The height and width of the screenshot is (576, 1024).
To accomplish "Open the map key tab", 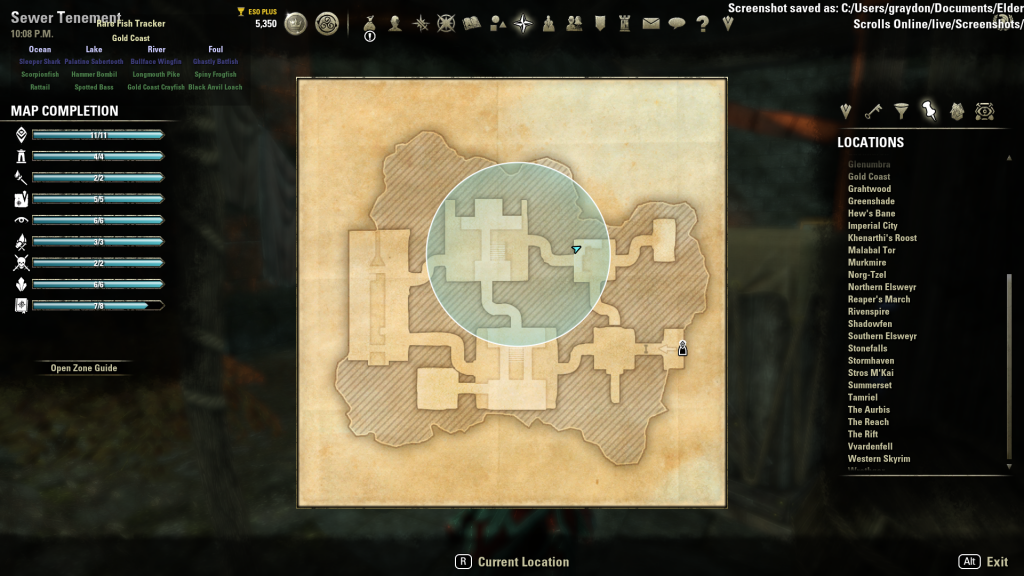I will [873, 111].
